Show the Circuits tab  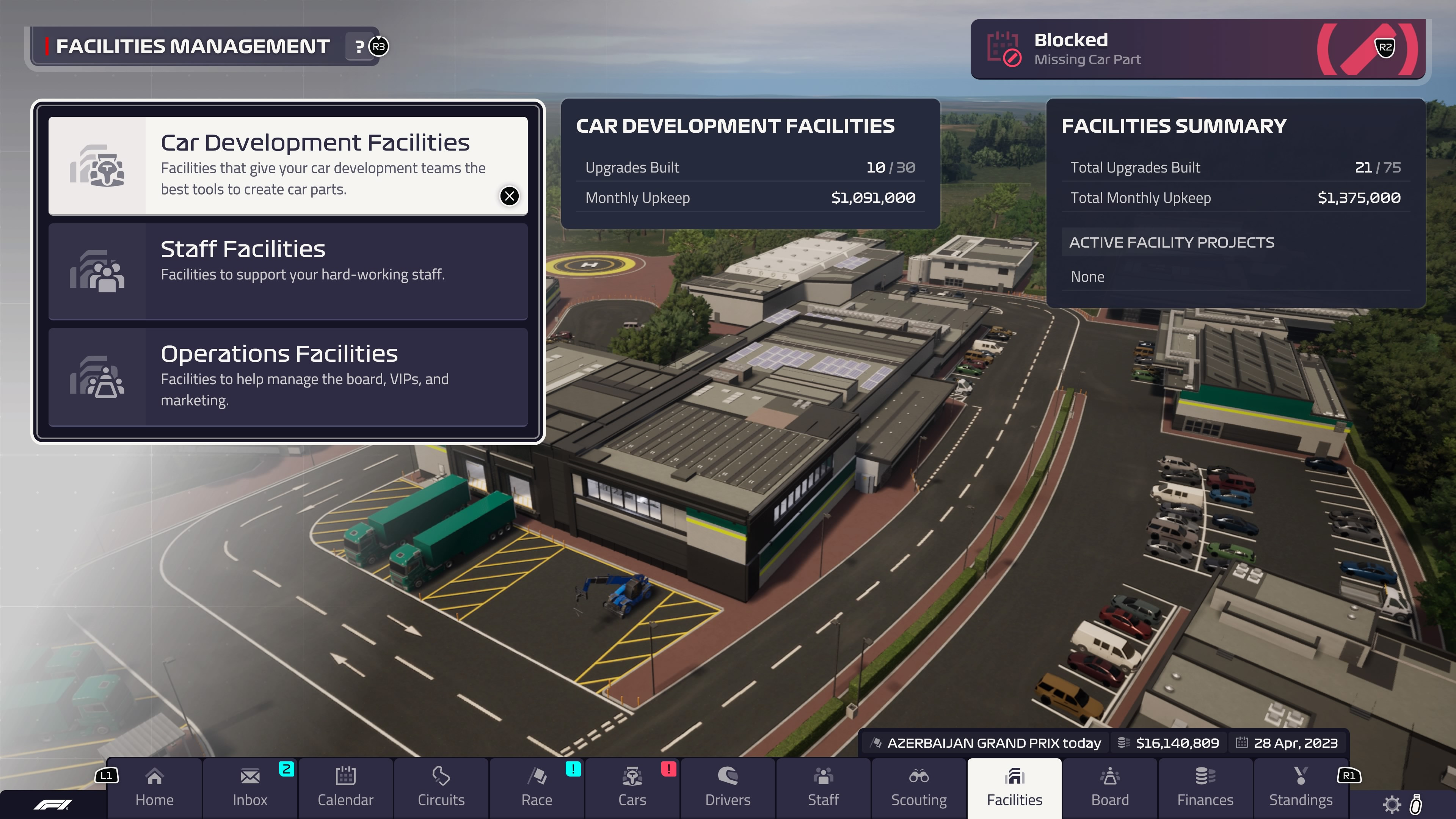(x=441, y=788)
